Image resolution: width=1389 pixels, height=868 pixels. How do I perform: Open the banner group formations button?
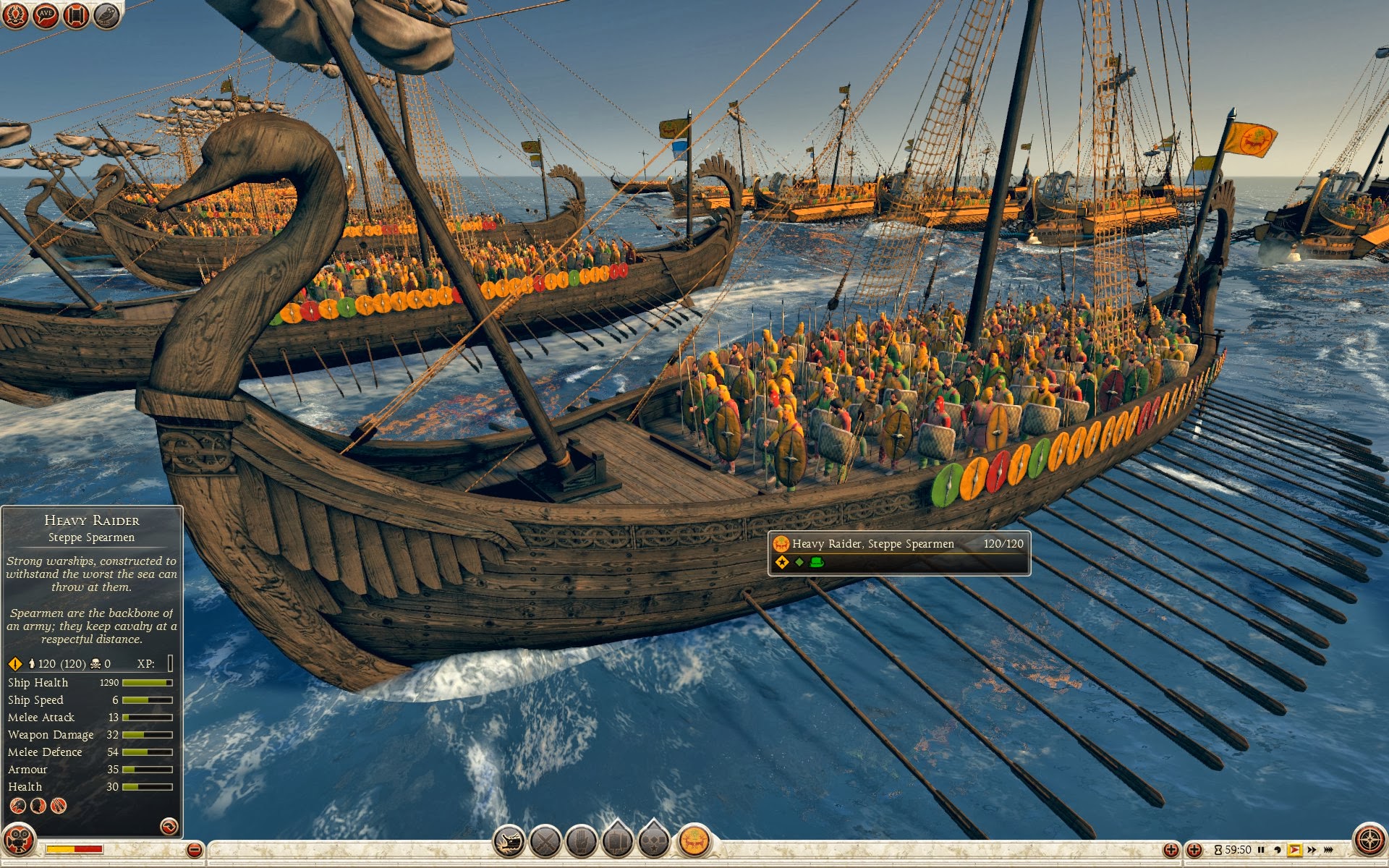click(x=617, y=841)
